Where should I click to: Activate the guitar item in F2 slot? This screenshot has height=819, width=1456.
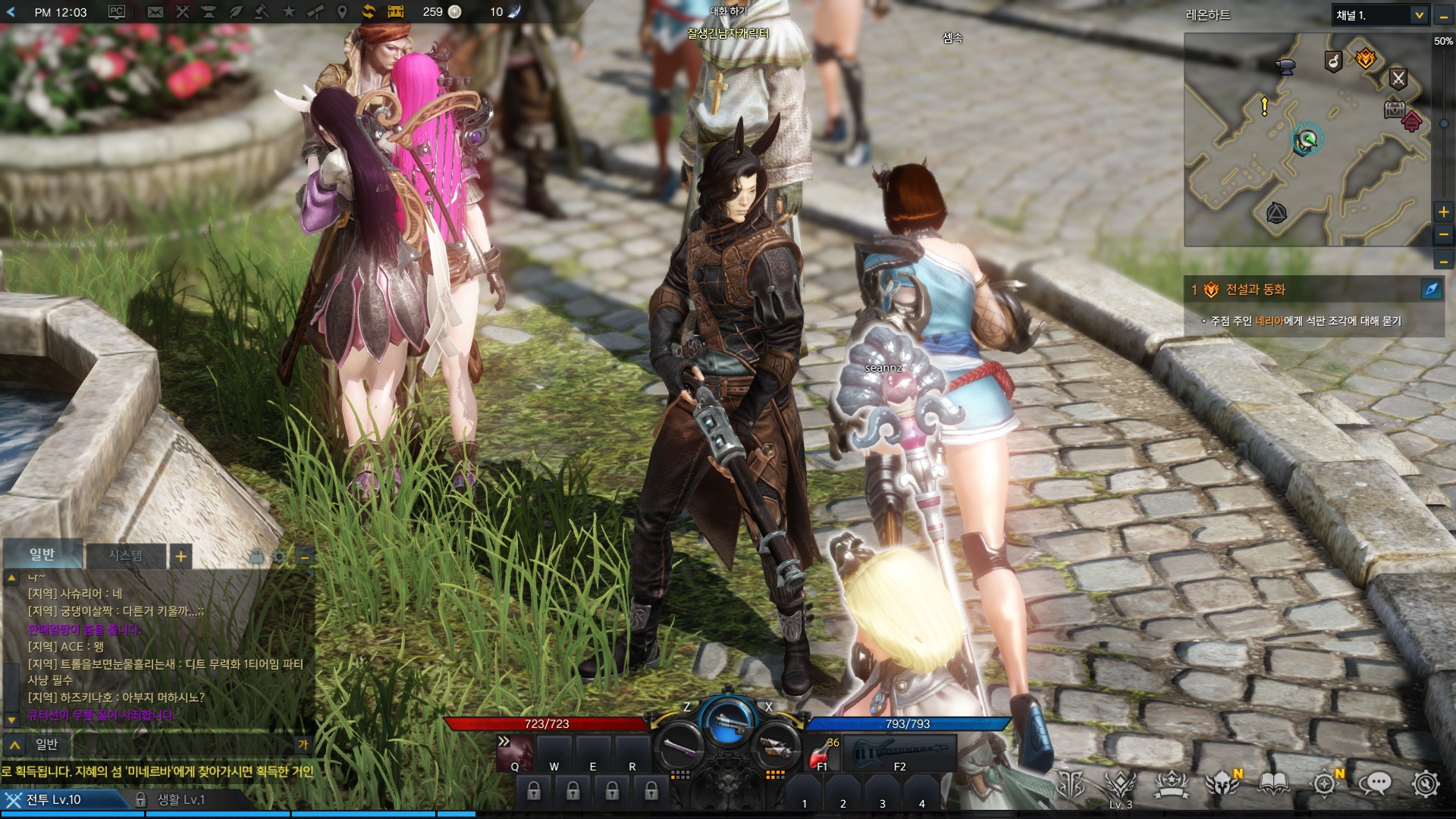click(x=899, y=753)
